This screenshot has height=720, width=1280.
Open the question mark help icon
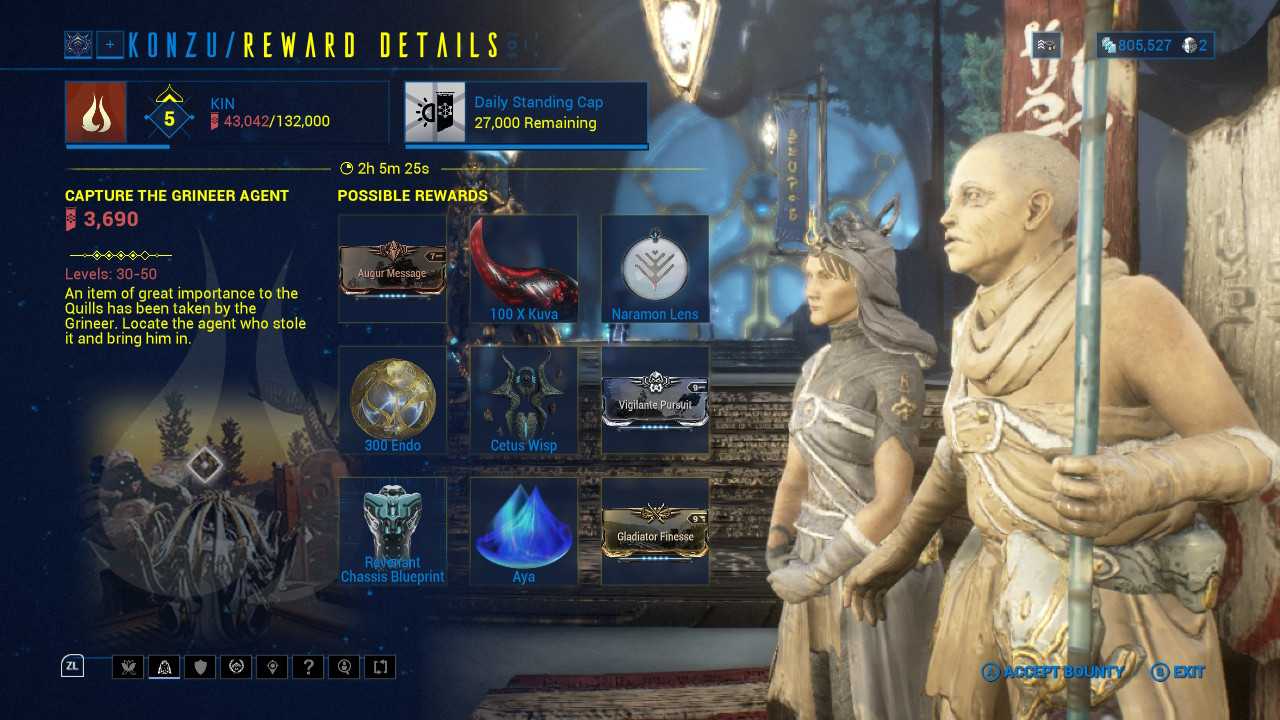point(308,667)
